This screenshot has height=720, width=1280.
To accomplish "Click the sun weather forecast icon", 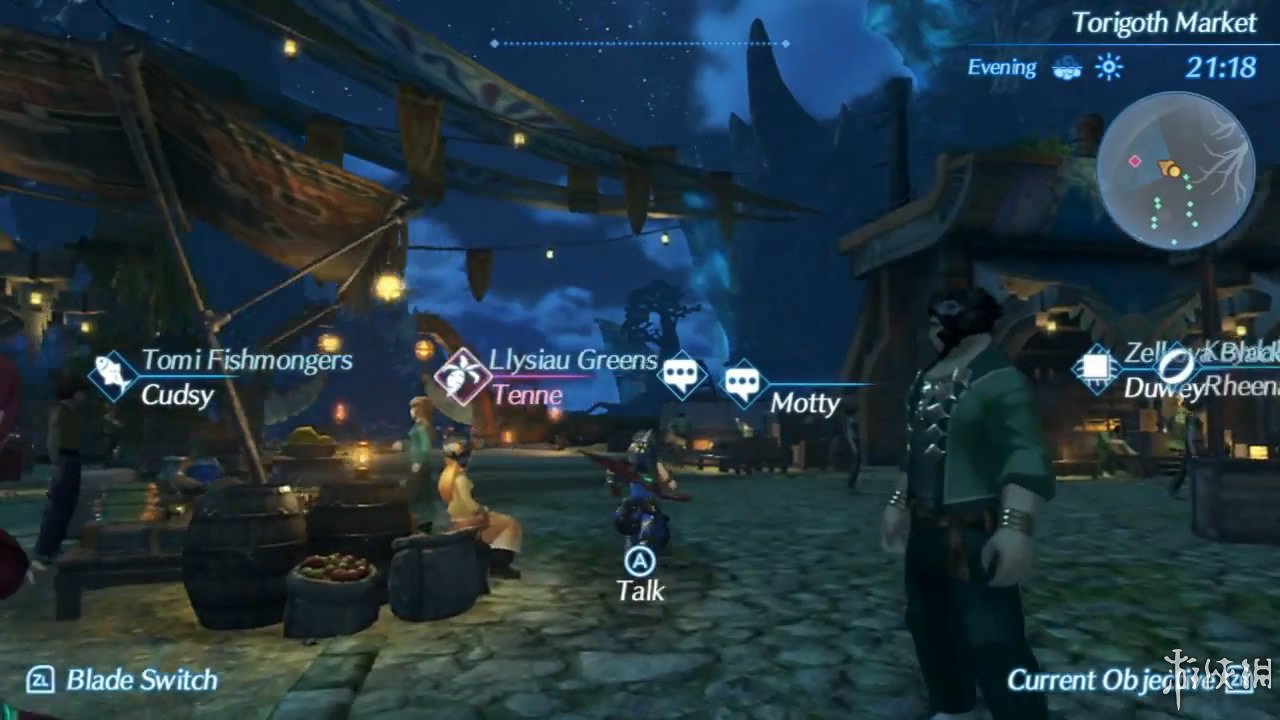I will click(x=1109, y=67).
